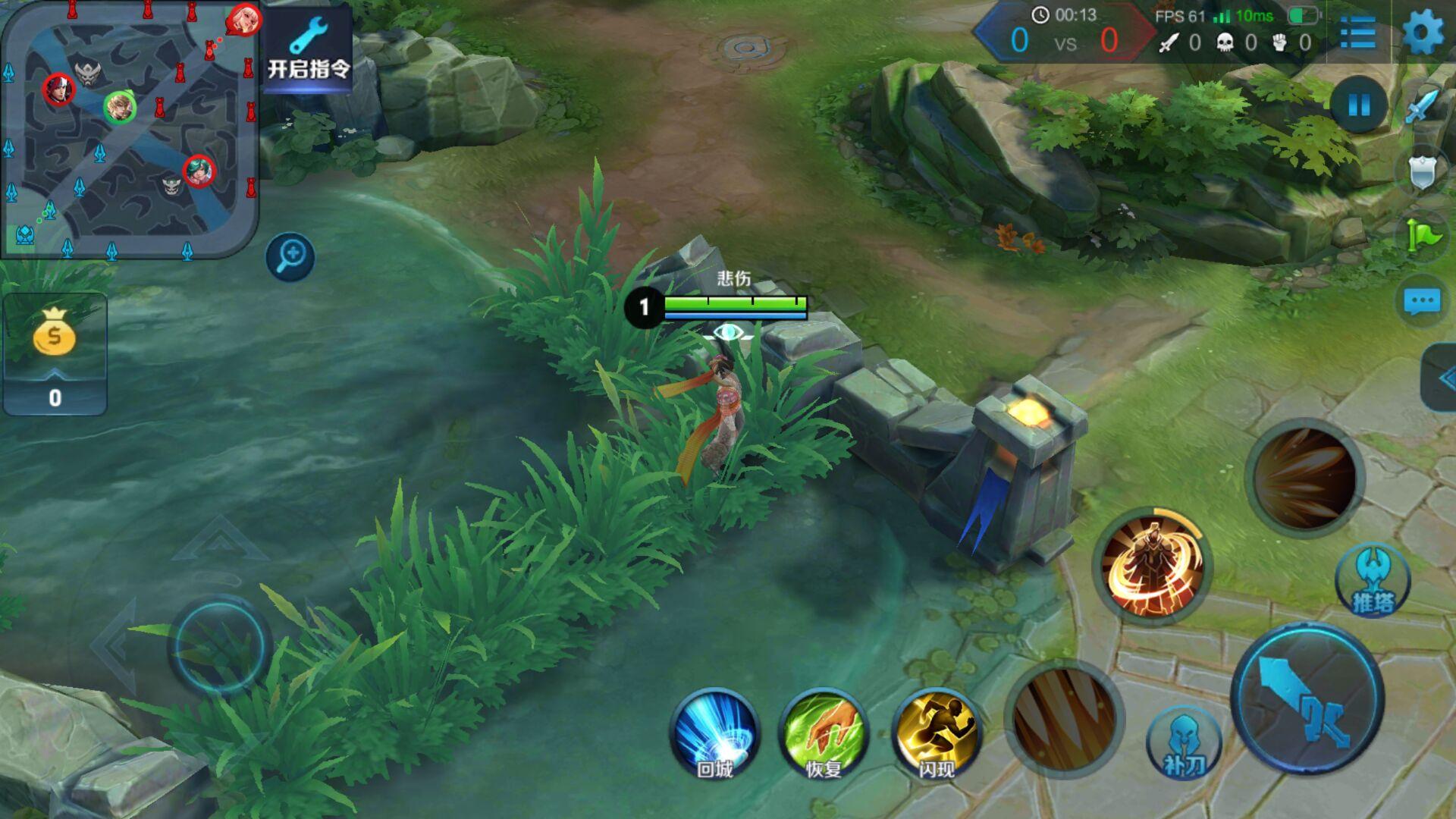1456x819 pixels.
Task: Tap the blue sword attack signal icon
Action: [x=1421, y=106]
